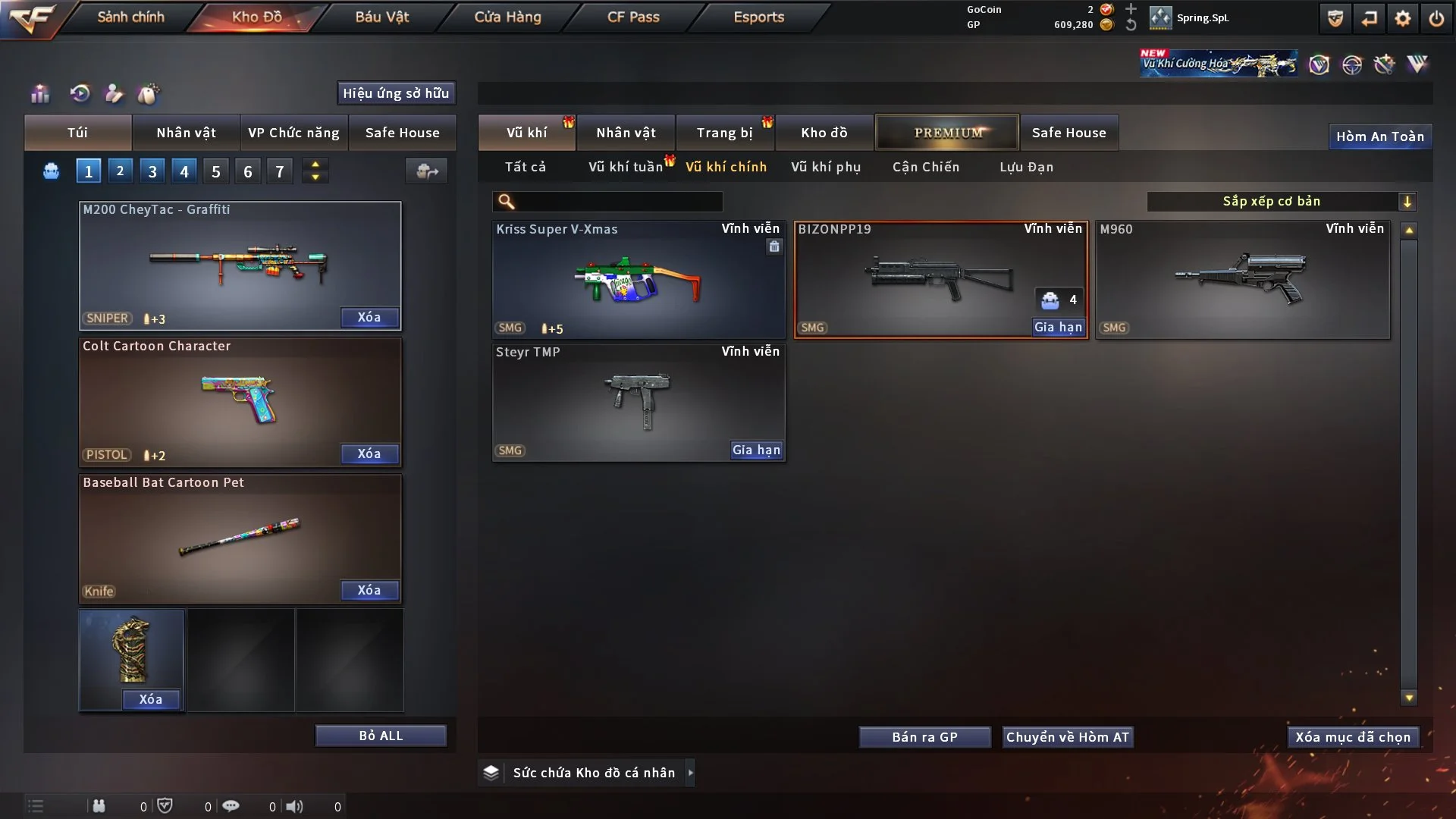Switch to the Cửa Hàng shop tab

click(507, 17)
